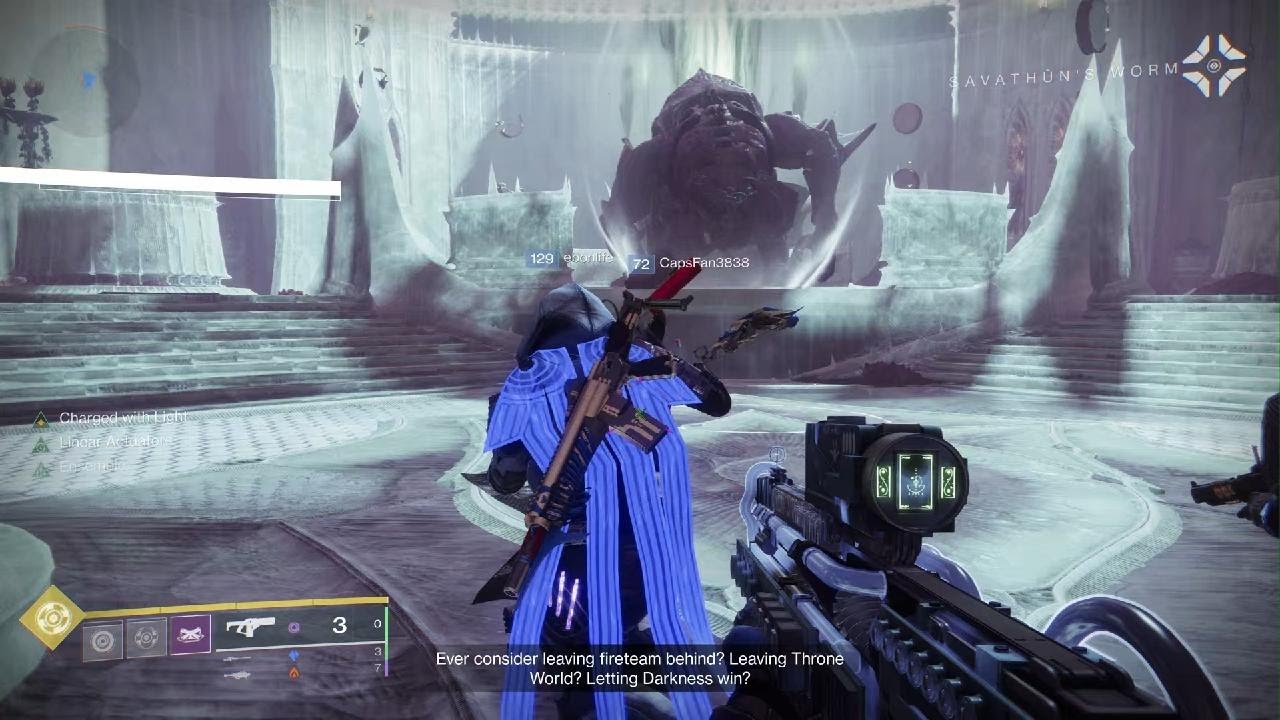Open the Ghost icon beside Savathûn's Worm

click(x=1214, y=66)
